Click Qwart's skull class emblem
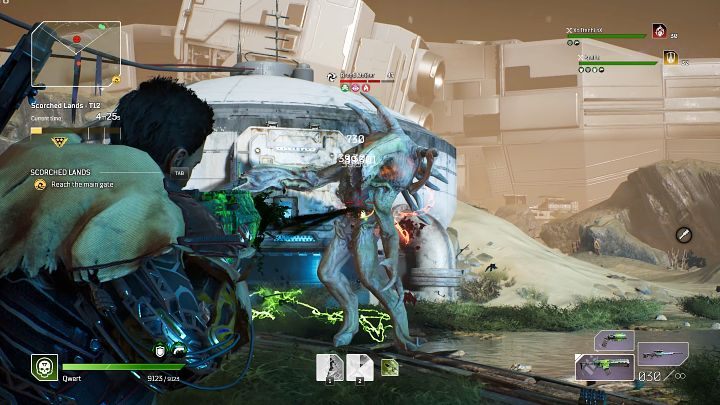The height and width of the screenshot is (405, 720). coord(43,368)
